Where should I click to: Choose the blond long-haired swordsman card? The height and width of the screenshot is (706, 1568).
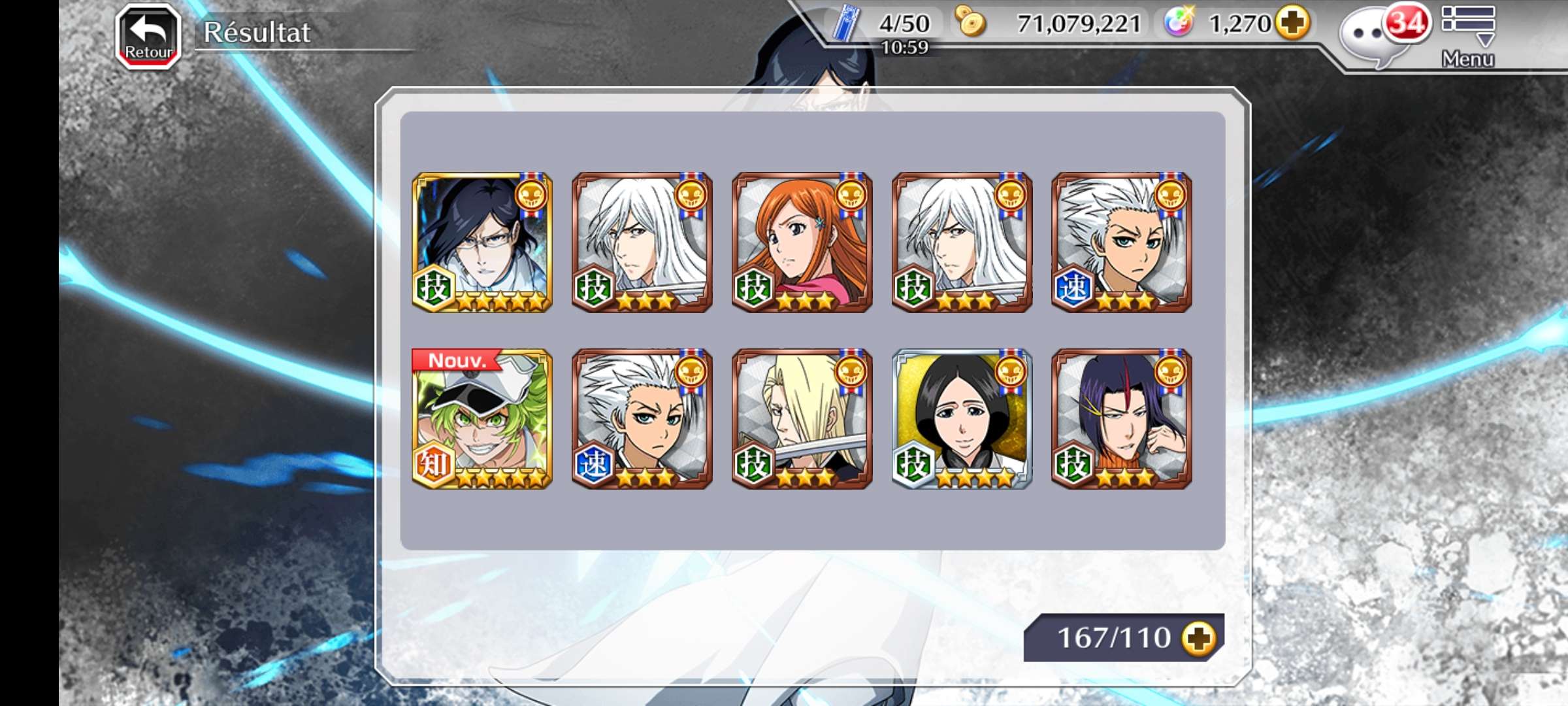[802, 419]
